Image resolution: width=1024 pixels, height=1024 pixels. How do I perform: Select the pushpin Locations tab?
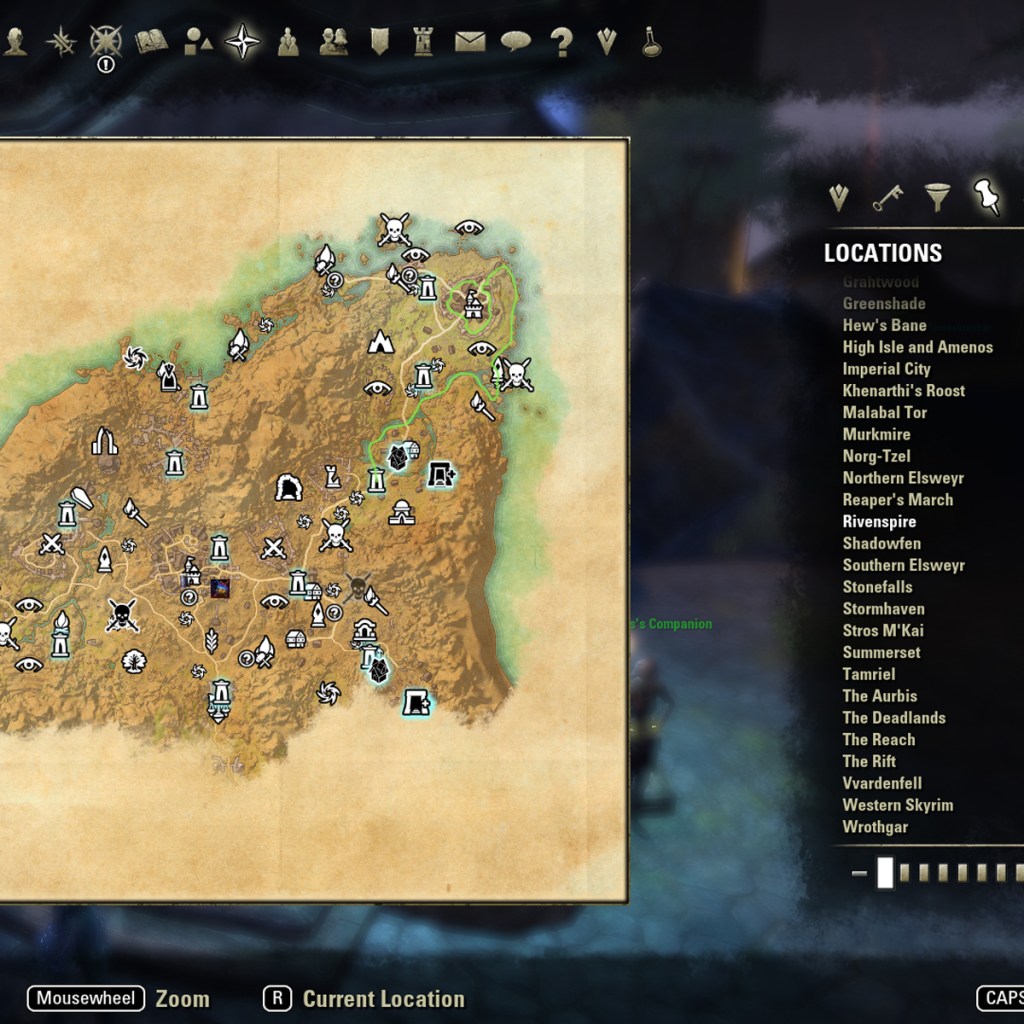coord(987,196)
